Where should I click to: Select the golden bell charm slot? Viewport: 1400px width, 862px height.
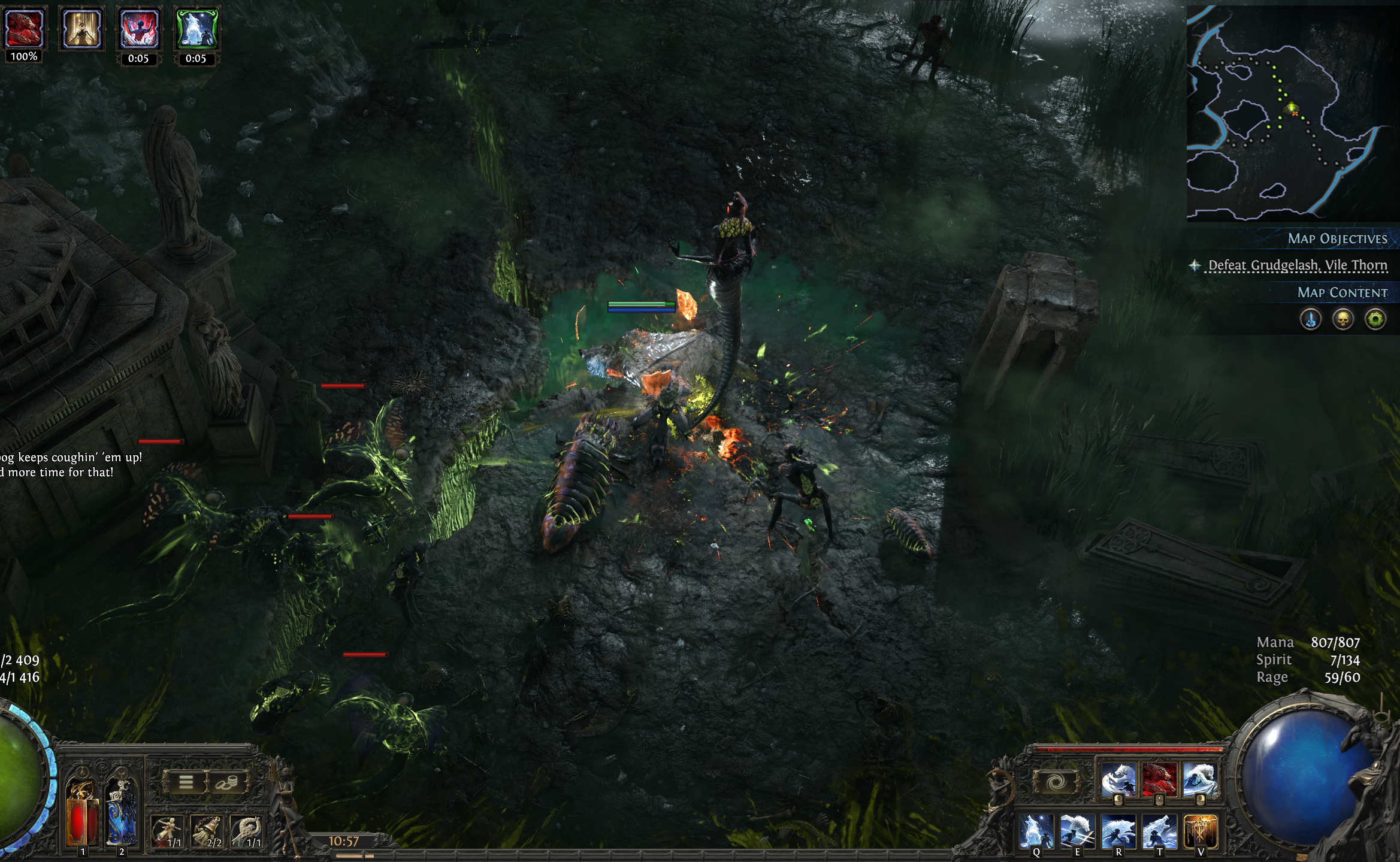pyautogui.click(x=207, y=832)
